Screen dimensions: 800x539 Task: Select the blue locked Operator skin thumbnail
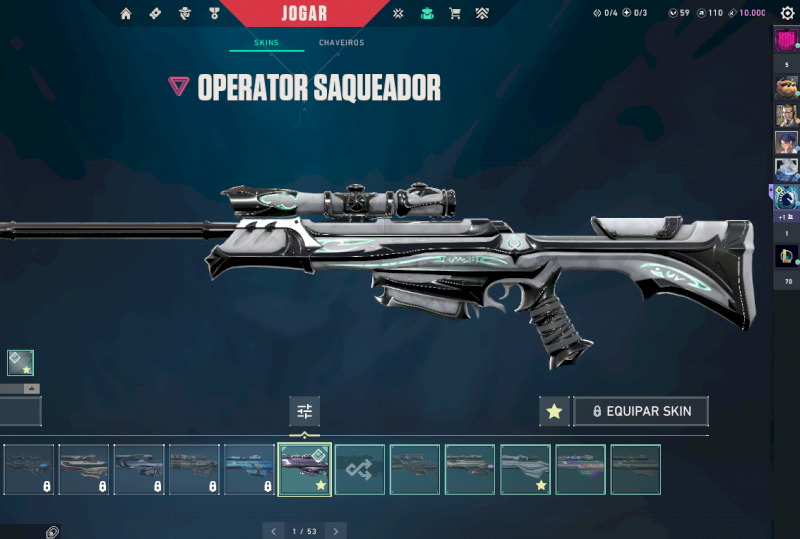[249, 470]
